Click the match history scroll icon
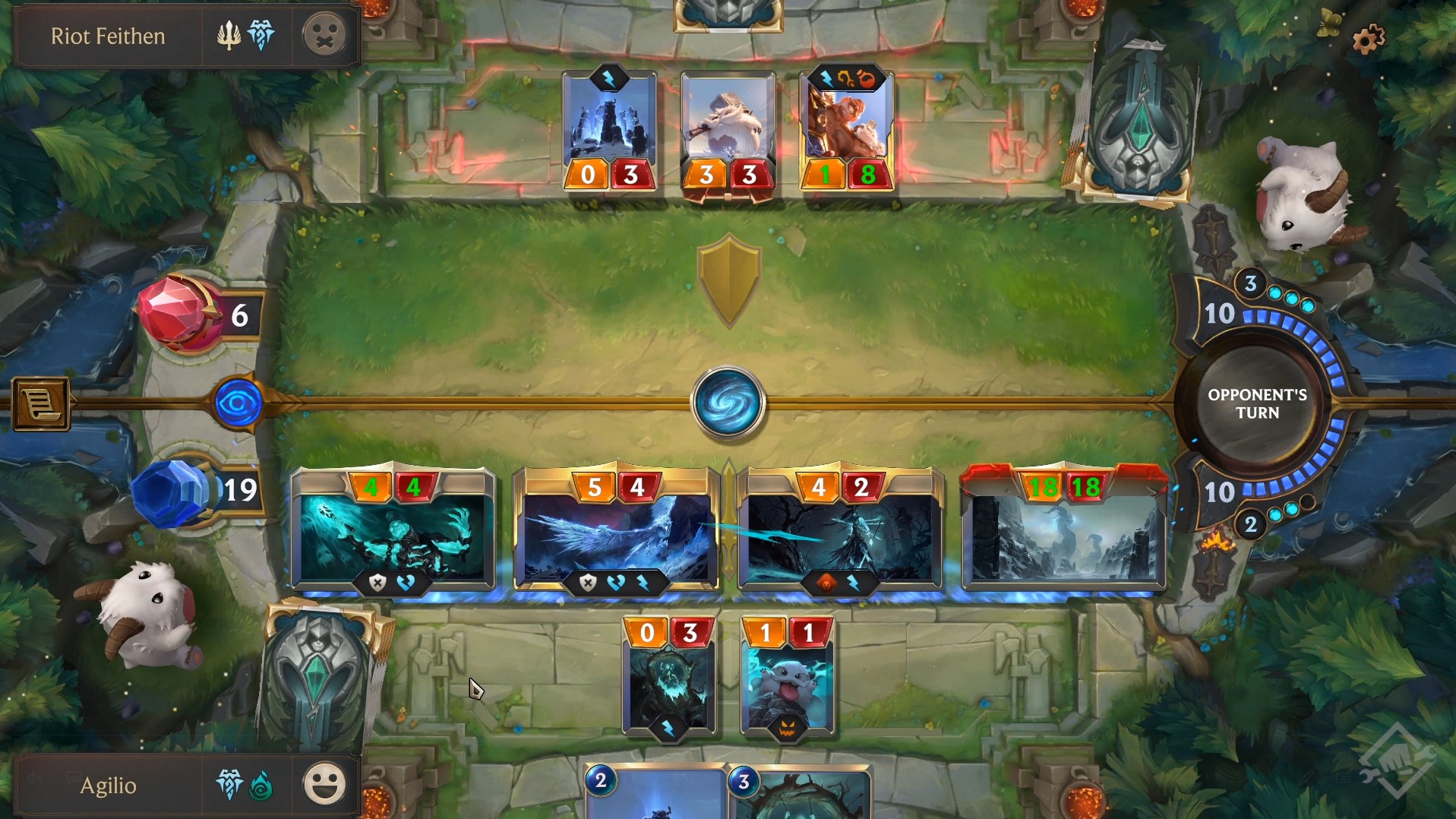 click(x=41, y=403)
